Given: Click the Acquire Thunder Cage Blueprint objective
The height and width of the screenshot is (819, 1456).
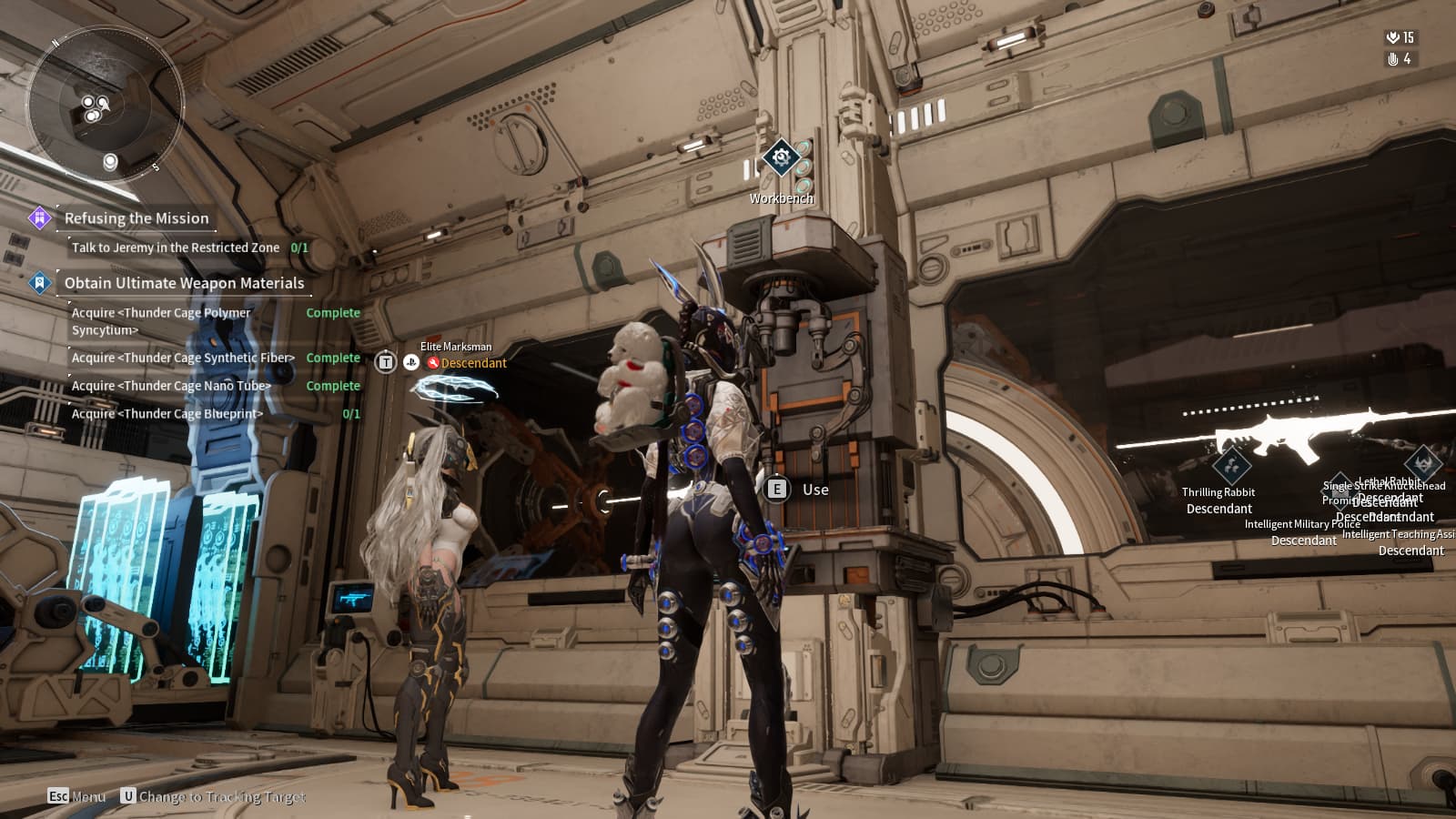Looking at the screenshot, I should click(x=167, y=414).
